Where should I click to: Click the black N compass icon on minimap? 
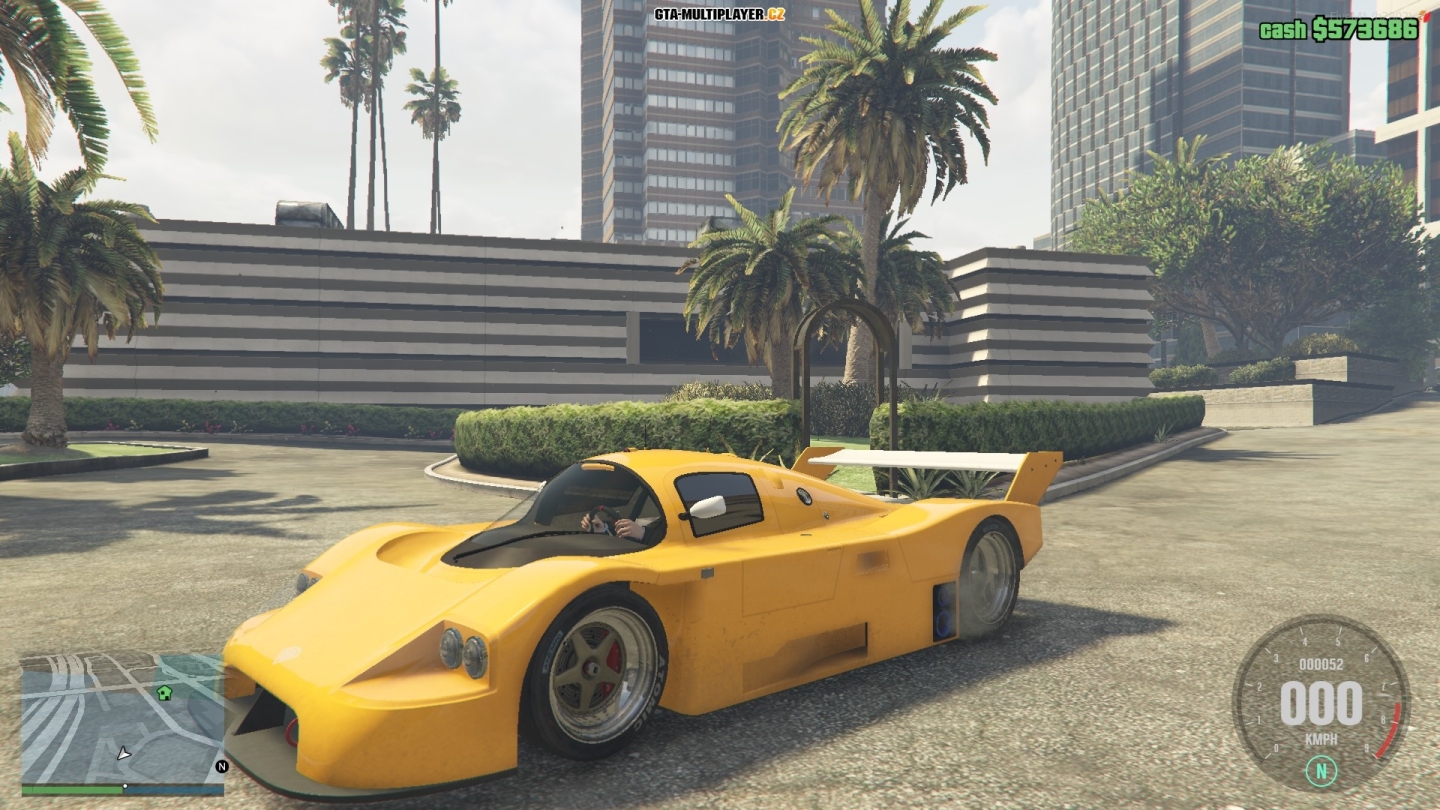point(222,768)
